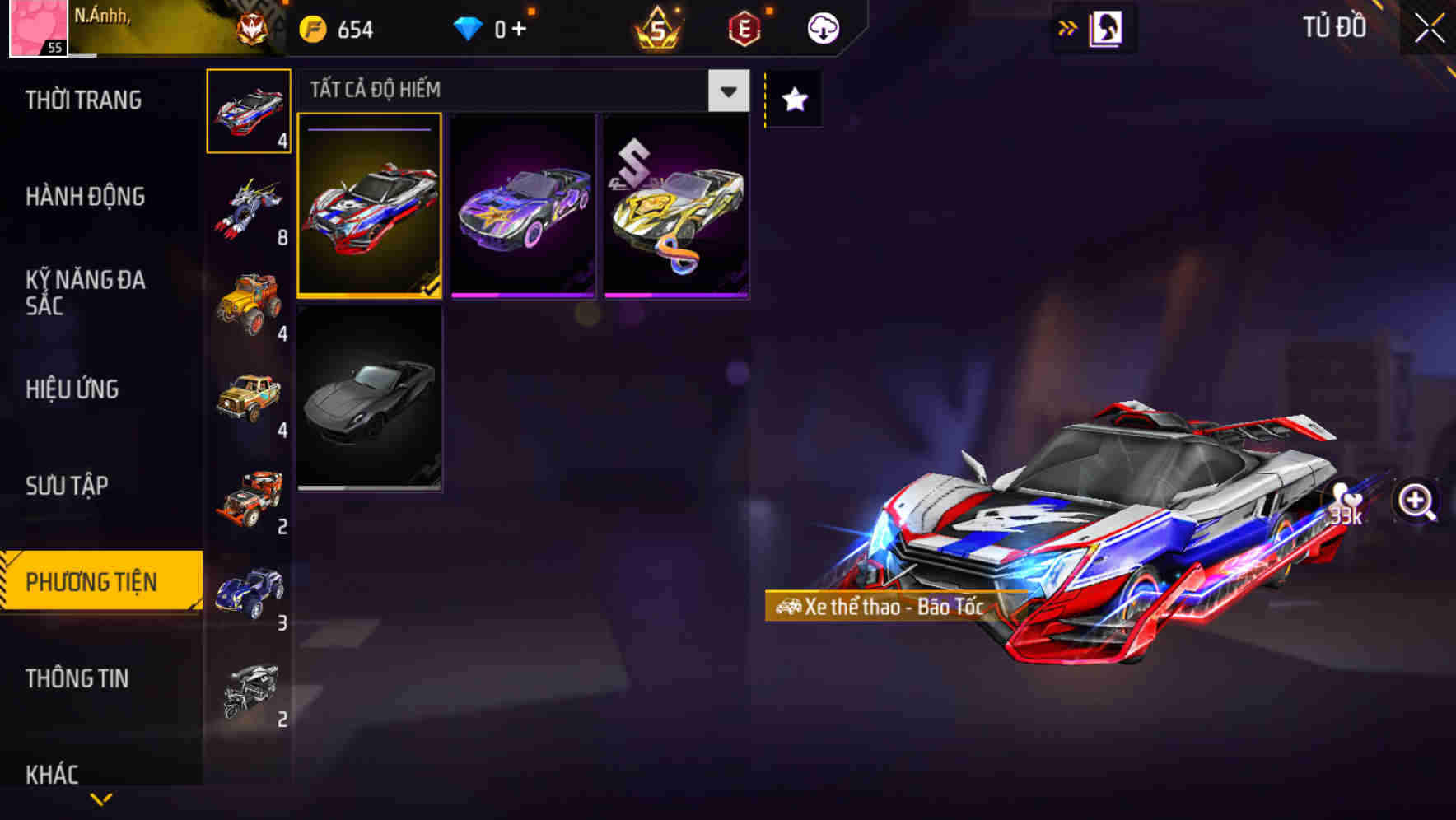Viewport: 1456px width, 820px height.
Task: Toggle the favorite star filter
Action: click(793, 100)
